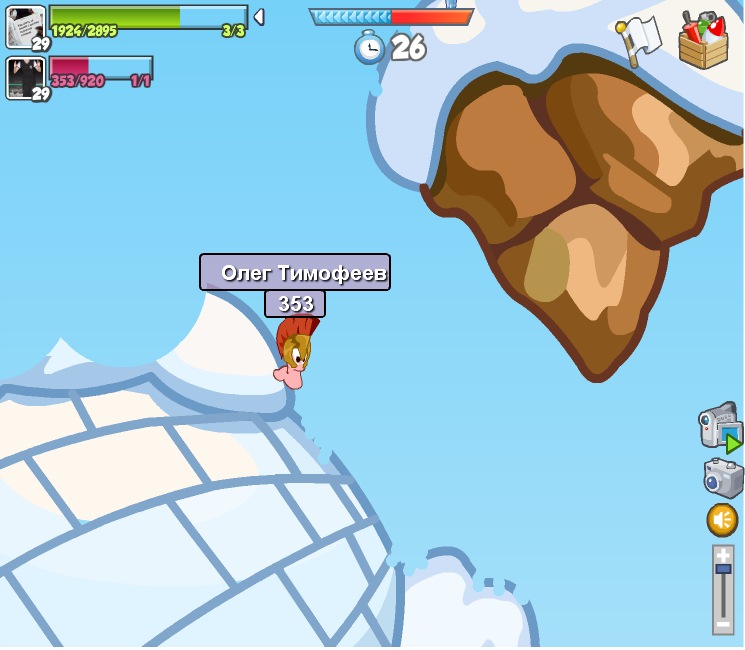Zoom out with the slider's minus button
The width and height of the screenshot is (745, 650).
coord(723,624)
